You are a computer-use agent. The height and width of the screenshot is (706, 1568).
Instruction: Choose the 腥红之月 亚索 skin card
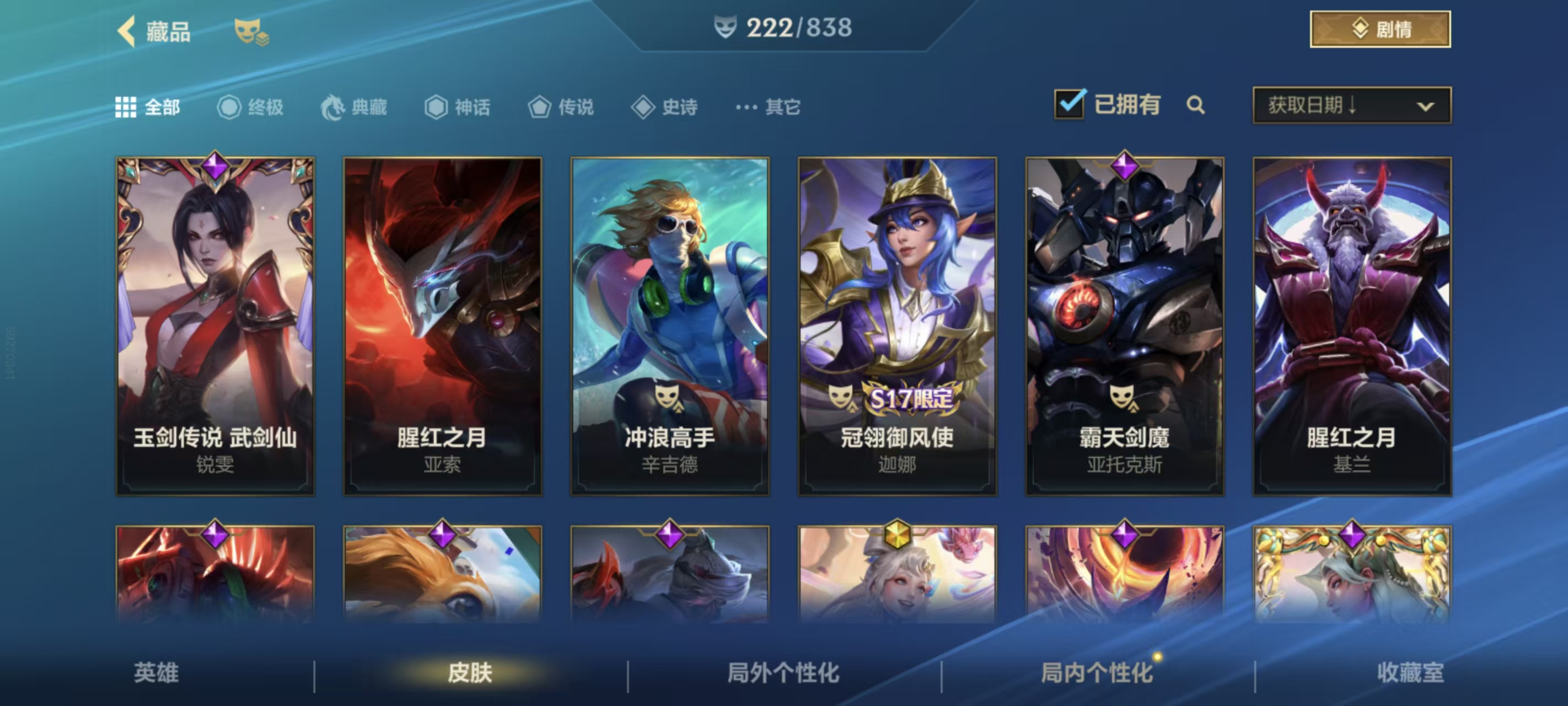click(443, 326)
